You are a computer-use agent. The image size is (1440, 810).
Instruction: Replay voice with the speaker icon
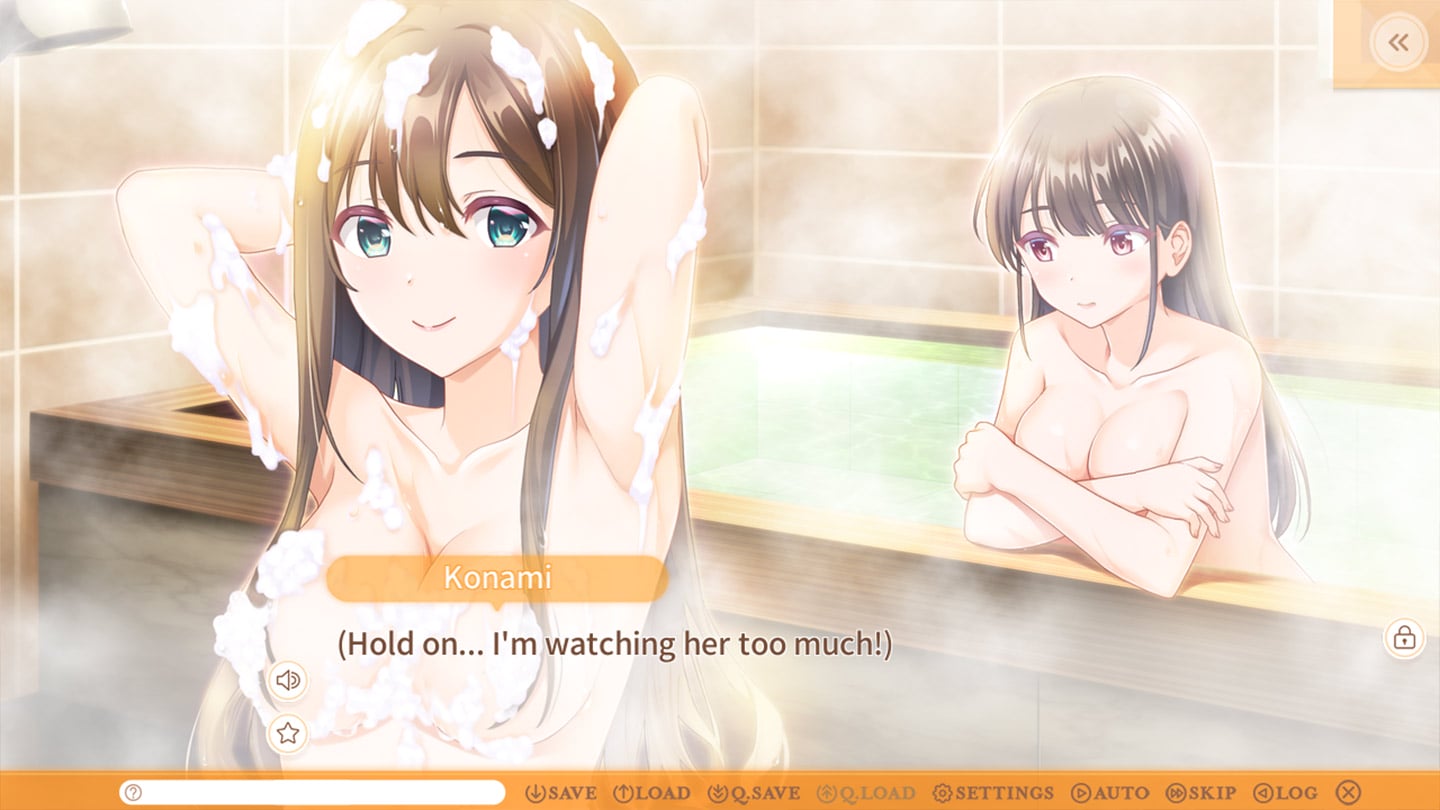coord(288,681)
